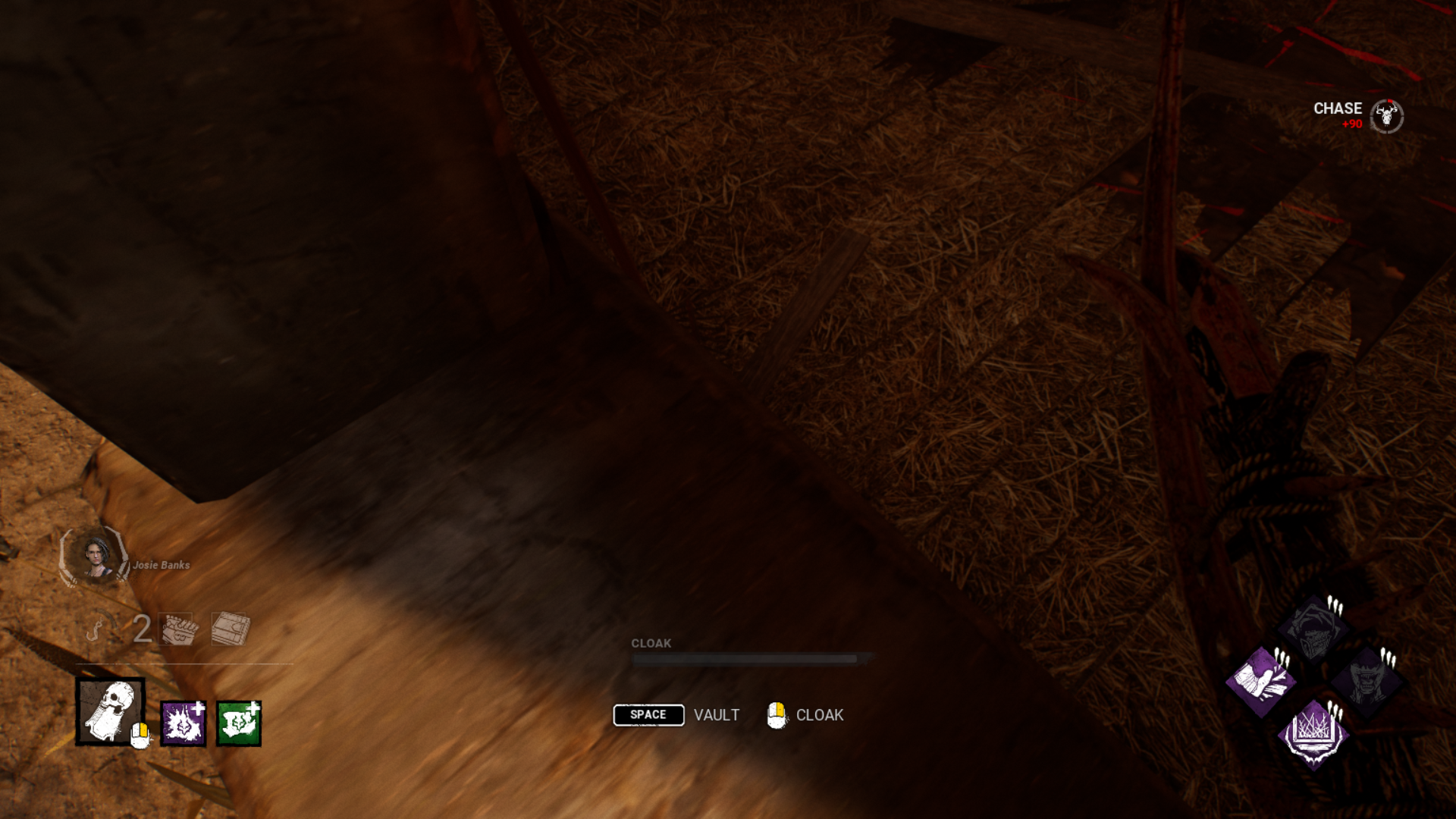1456x819 pixels.
Task: Click the stag emblem beside CHASE
Action: [1386, 115]
